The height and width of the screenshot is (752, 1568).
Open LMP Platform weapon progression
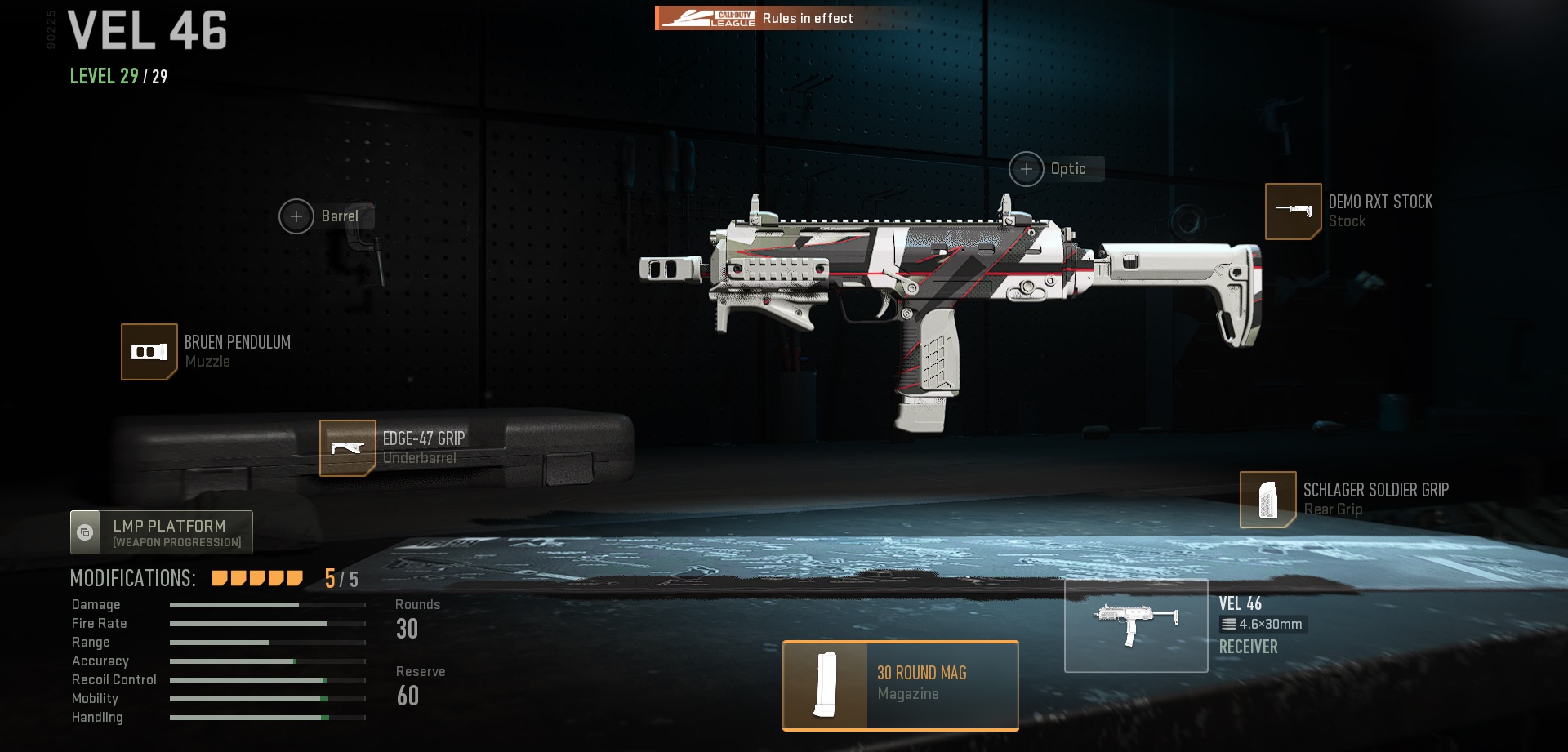coord(162,532)
